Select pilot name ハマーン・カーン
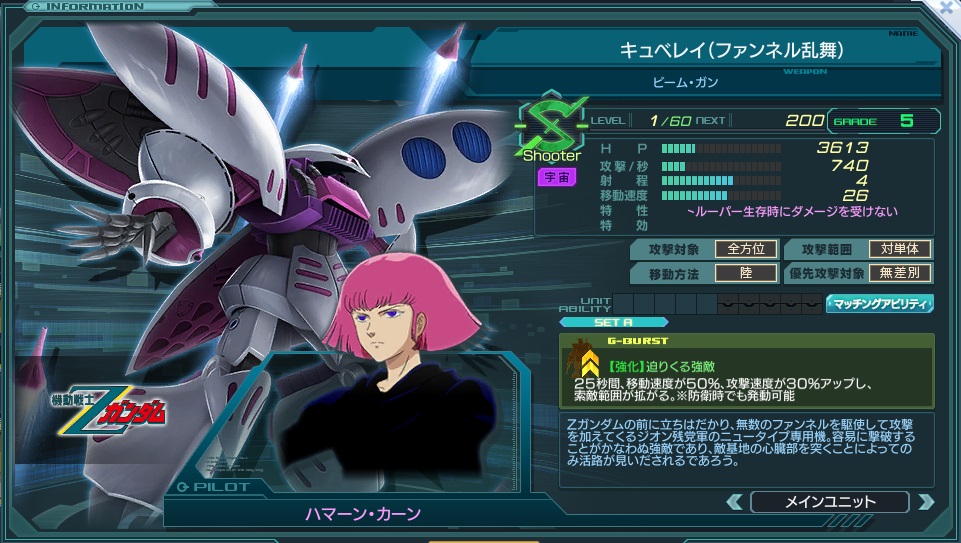Viewport: 961px width, 543px height. coord(363,514)
